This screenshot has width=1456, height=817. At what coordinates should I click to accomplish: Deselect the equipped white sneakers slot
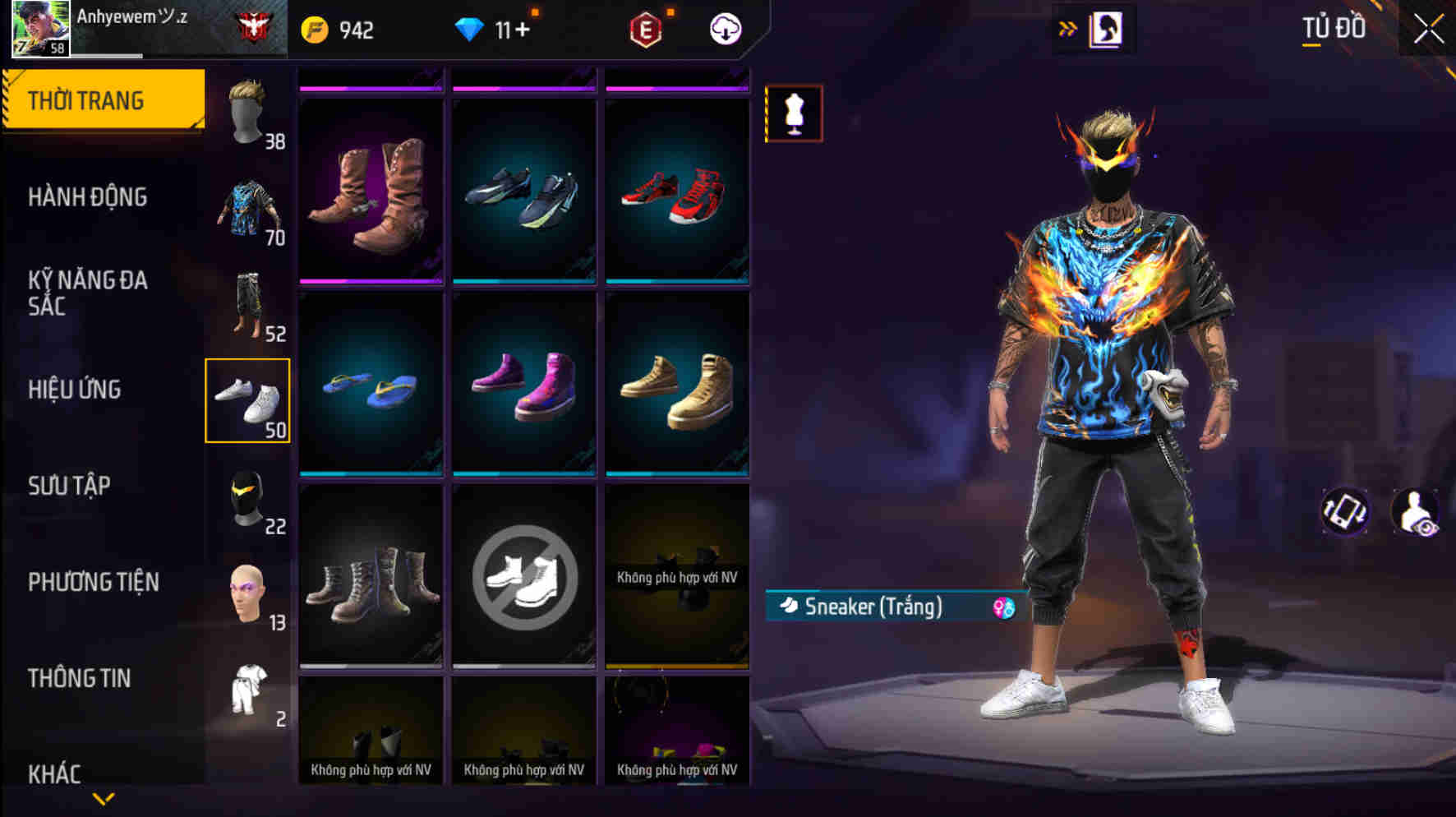tap(248, 400)
